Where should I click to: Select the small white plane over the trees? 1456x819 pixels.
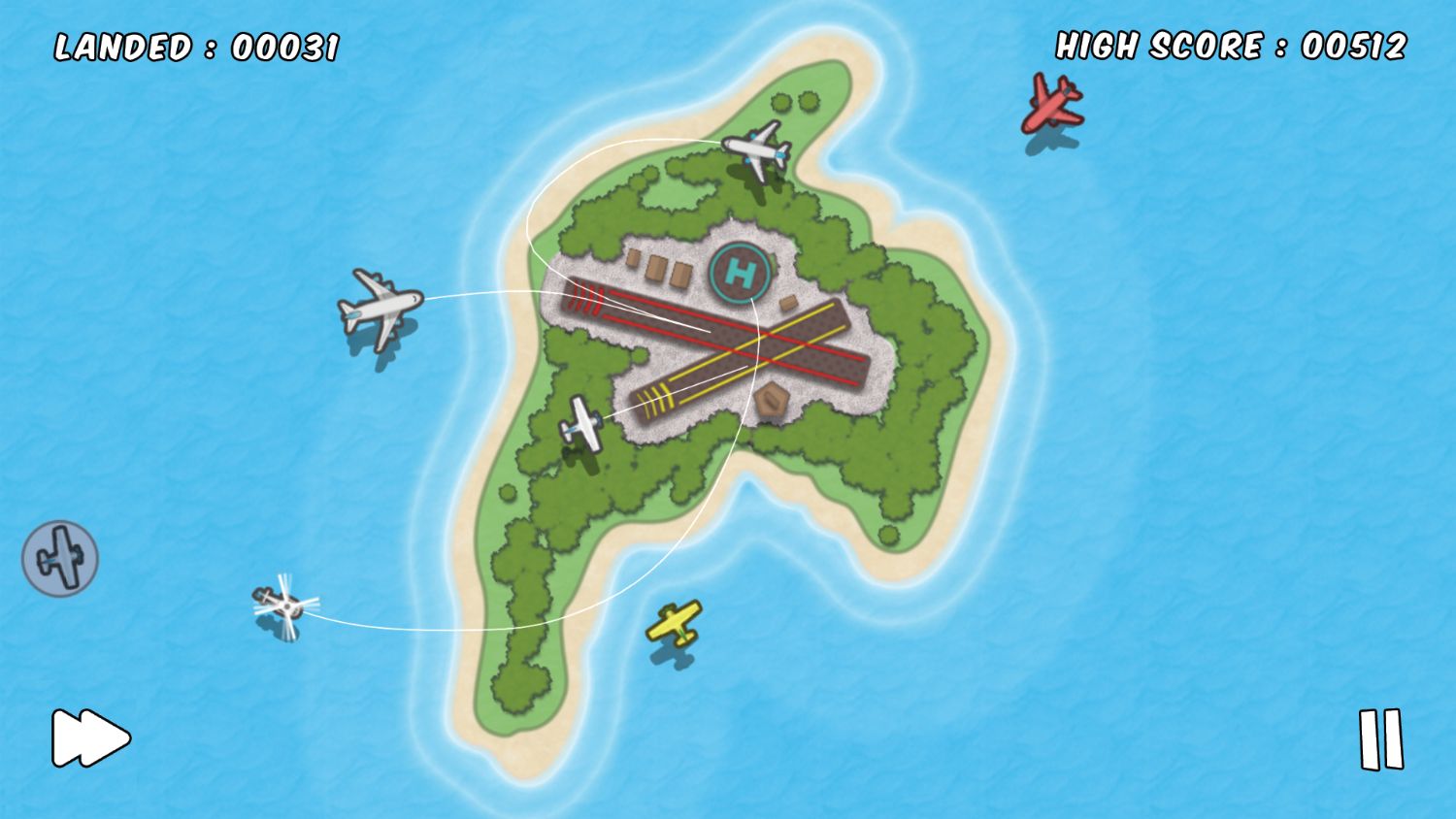582,422
